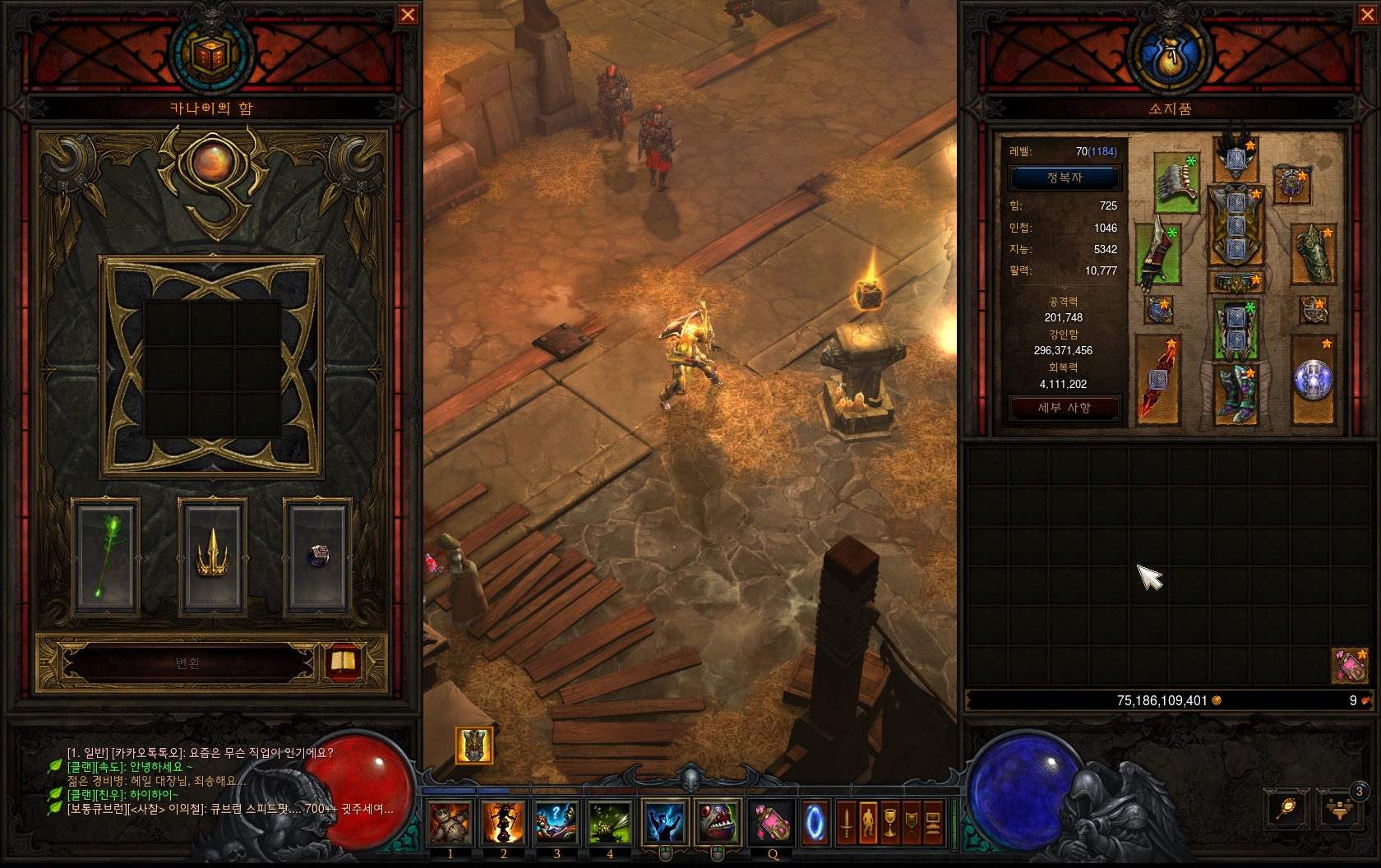Select the golden crown armor power slot
This screenshot has width=1381, height=868.
tap(212, 557)
